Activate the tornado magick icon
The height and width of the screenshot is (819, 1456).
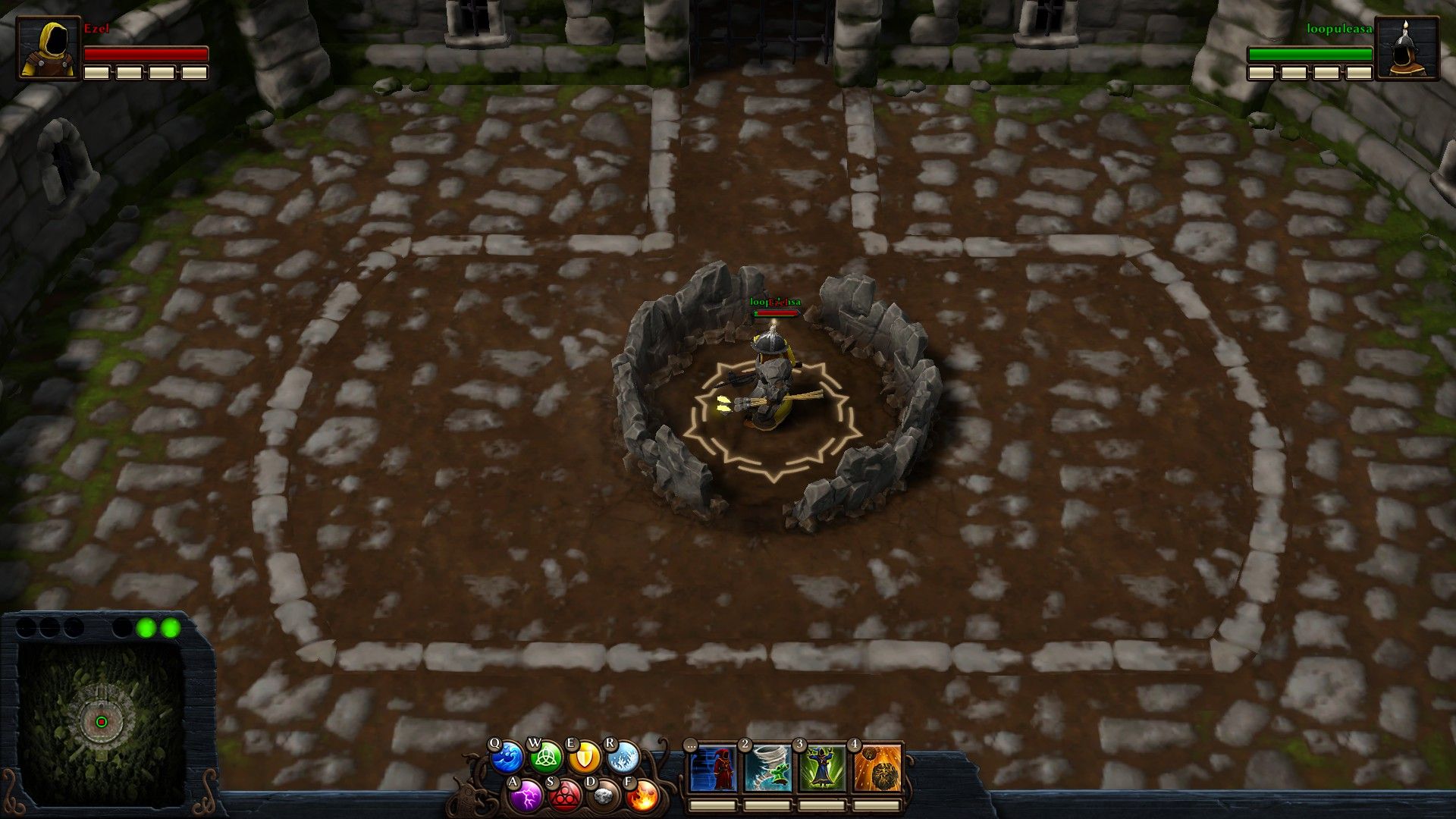(x=767, y=768)
